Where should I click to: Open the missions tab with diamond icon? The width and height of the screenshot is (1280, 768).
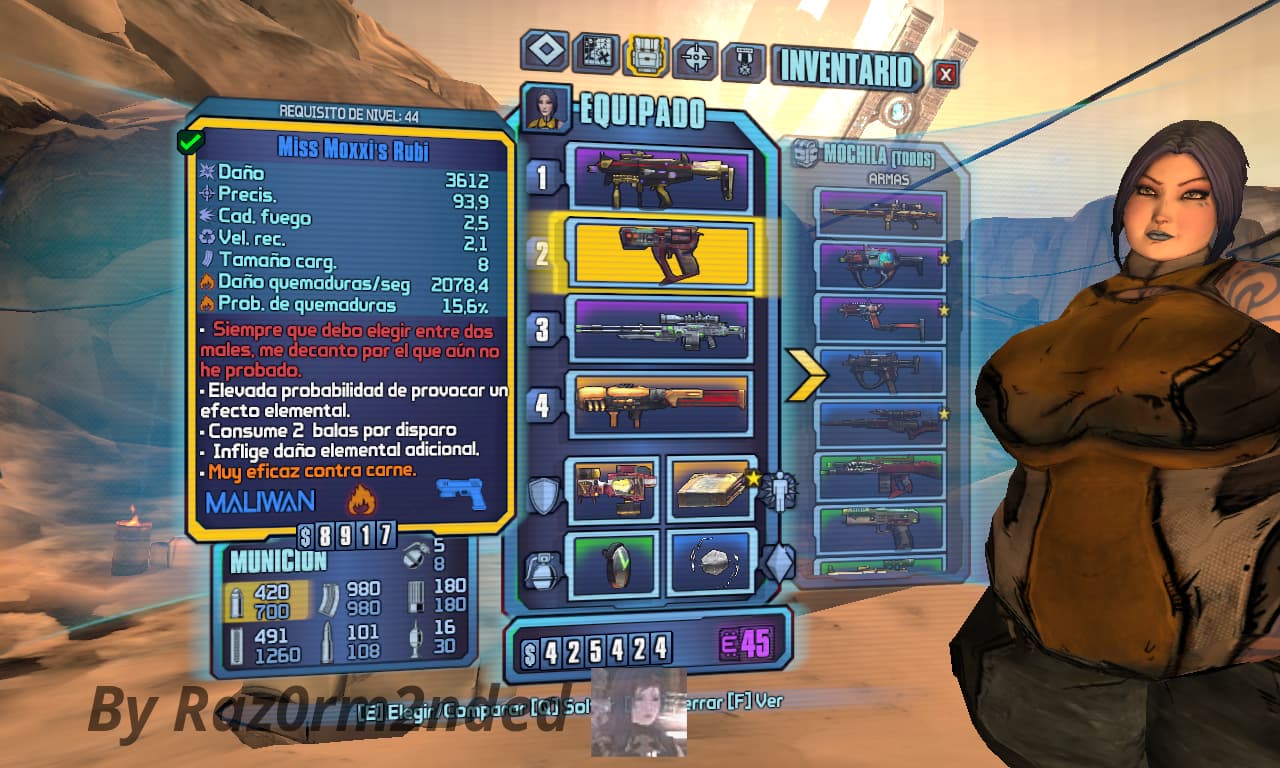coord(545,51)
